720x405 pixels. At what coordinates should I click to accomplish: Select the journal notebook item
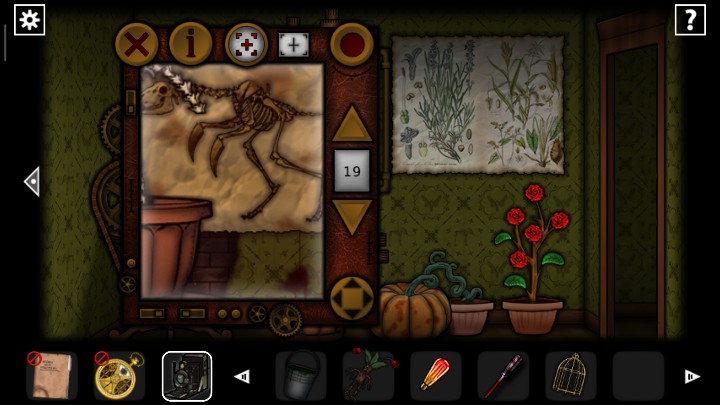click(x=51, y=376)
